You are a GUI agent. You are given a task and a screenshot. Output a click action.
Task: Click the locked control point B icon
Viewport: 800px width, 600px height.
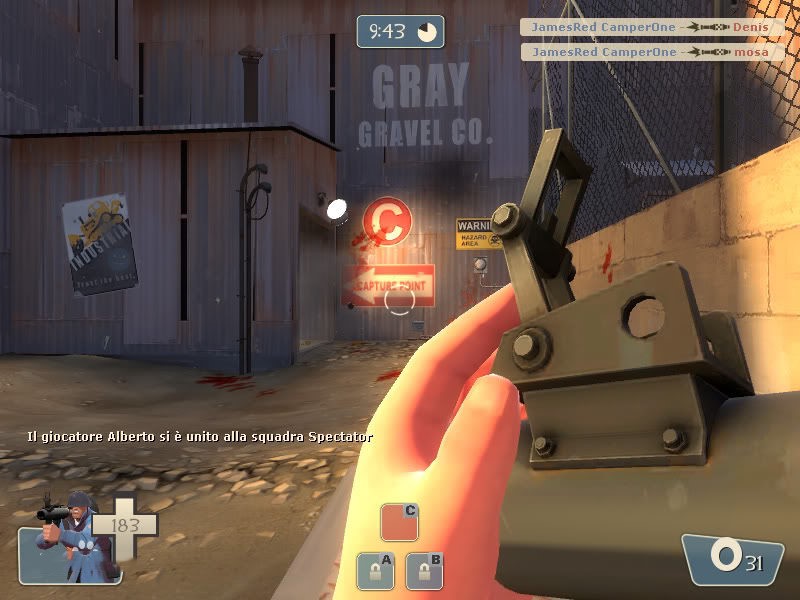pyautogui.click(x=423, y=570)
